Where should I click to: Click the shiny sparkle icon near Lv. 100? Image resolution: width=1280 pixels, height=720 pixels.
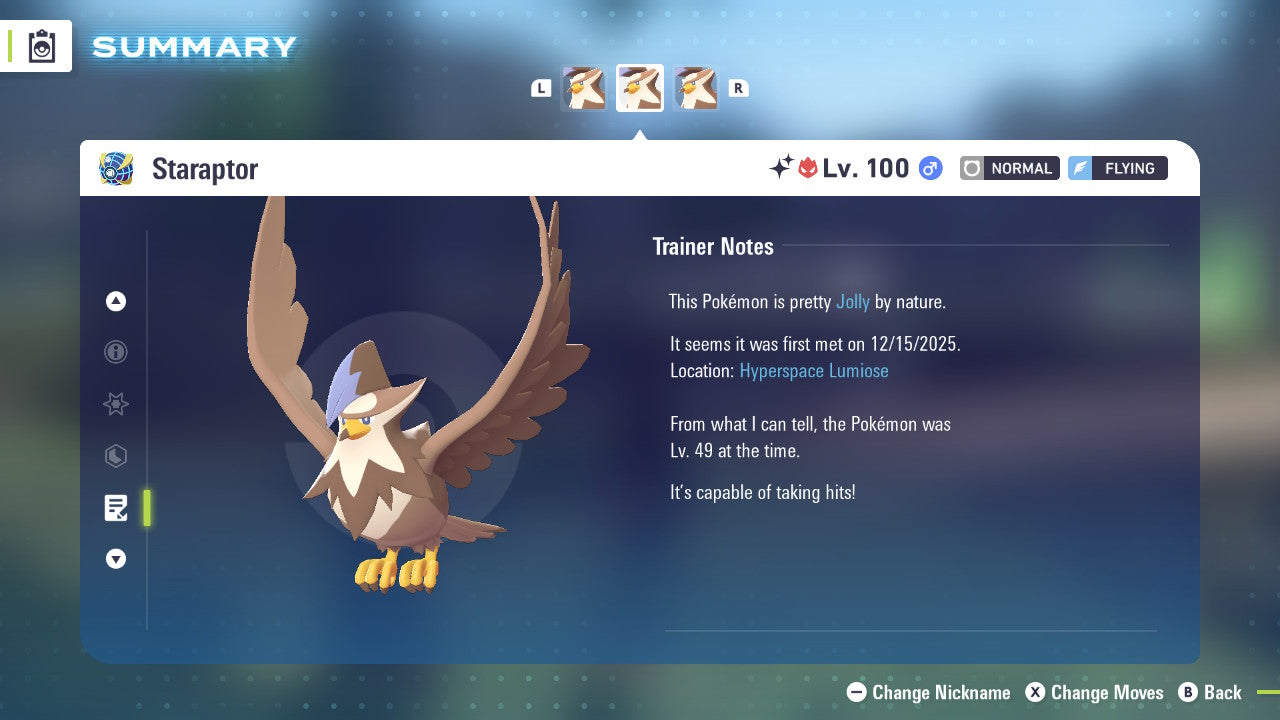783,166
